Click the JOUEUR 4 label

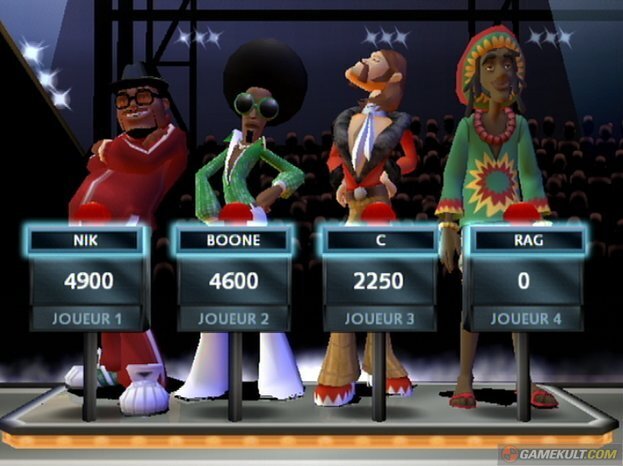(523, 319)
